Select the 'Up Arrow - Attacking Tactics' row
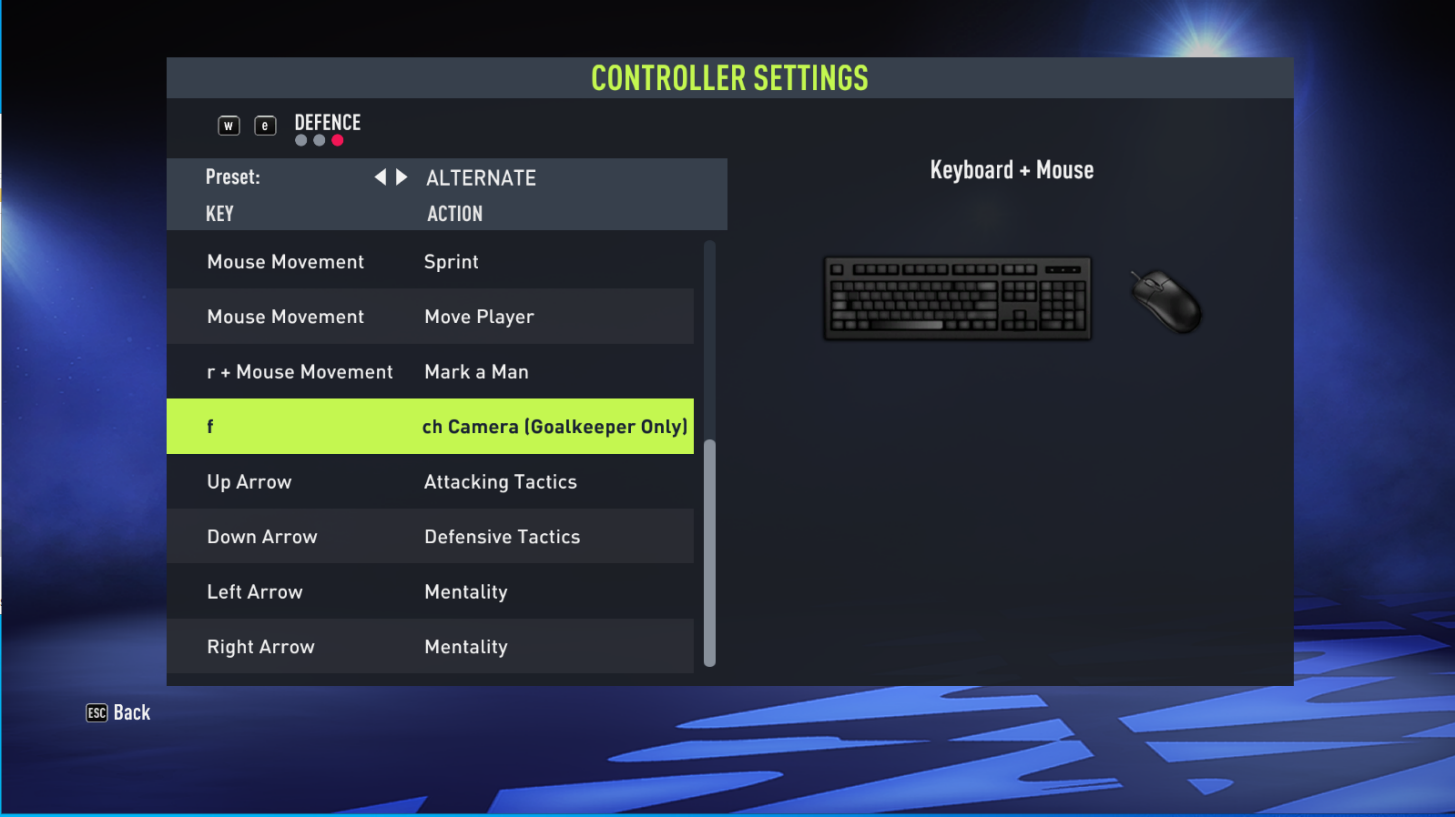 430,481
